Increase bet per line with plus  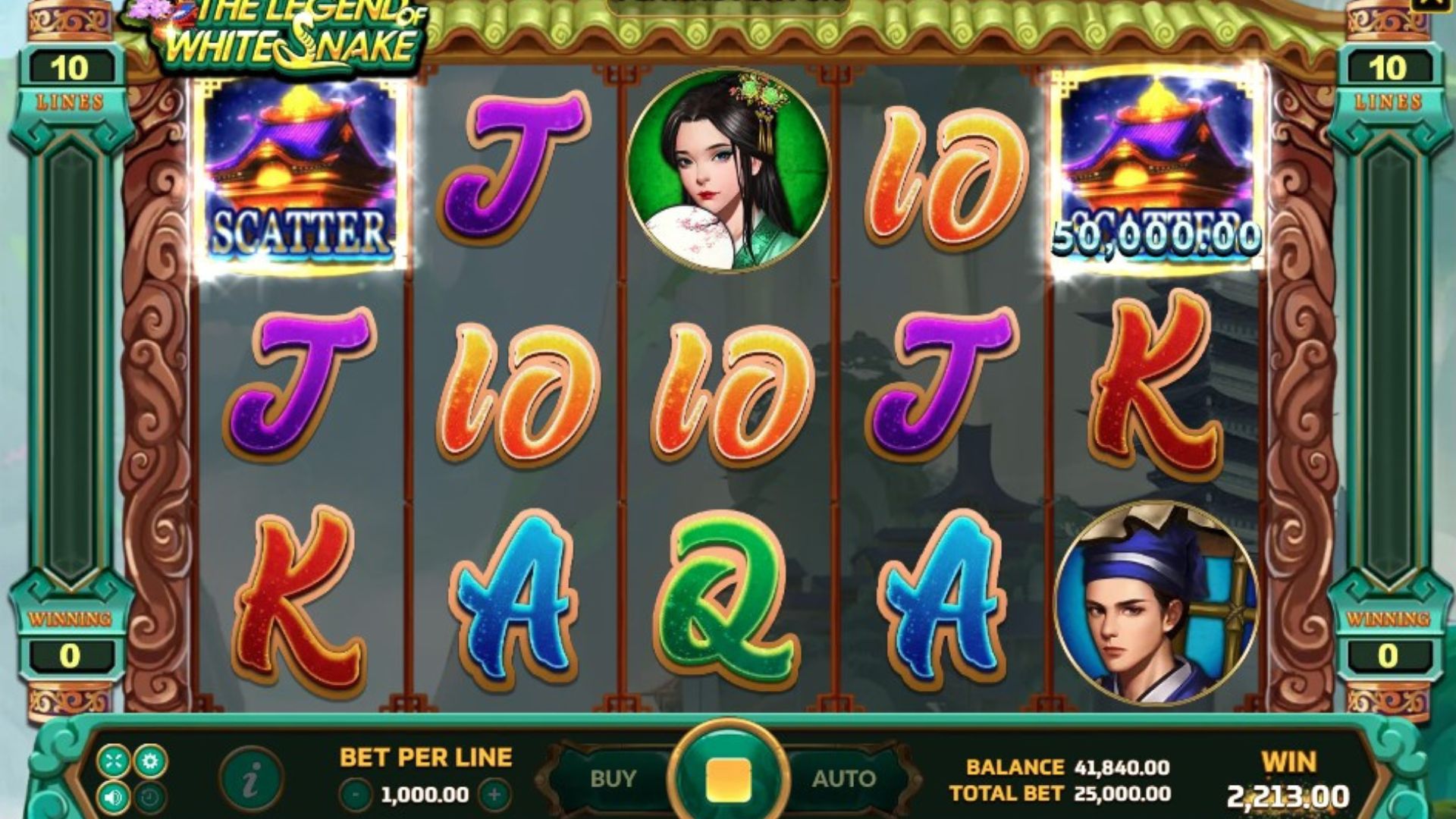494,795
